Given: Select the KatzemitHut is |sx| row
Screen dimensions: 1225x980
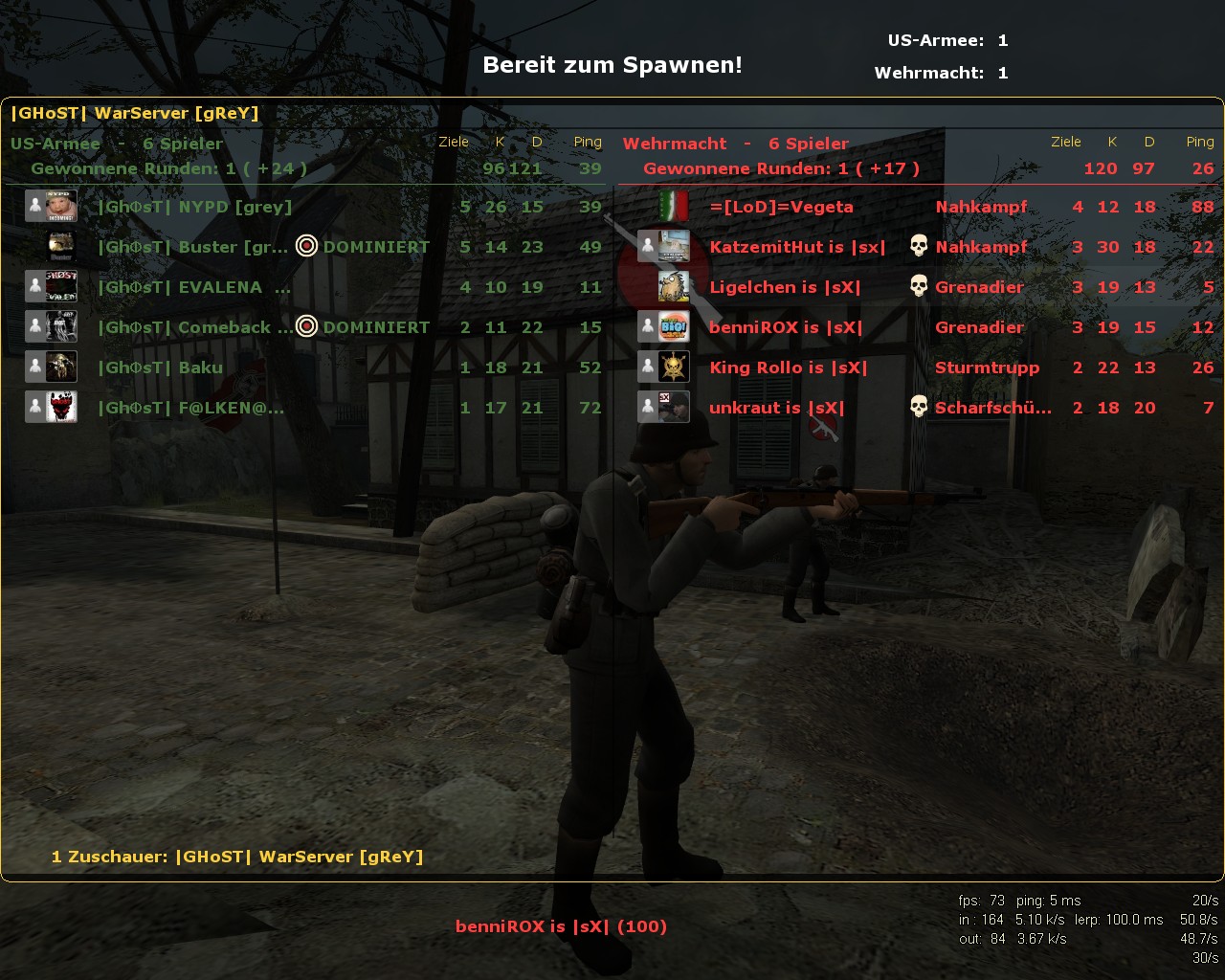Looking at the screenshot, I should tap(797, 247).
